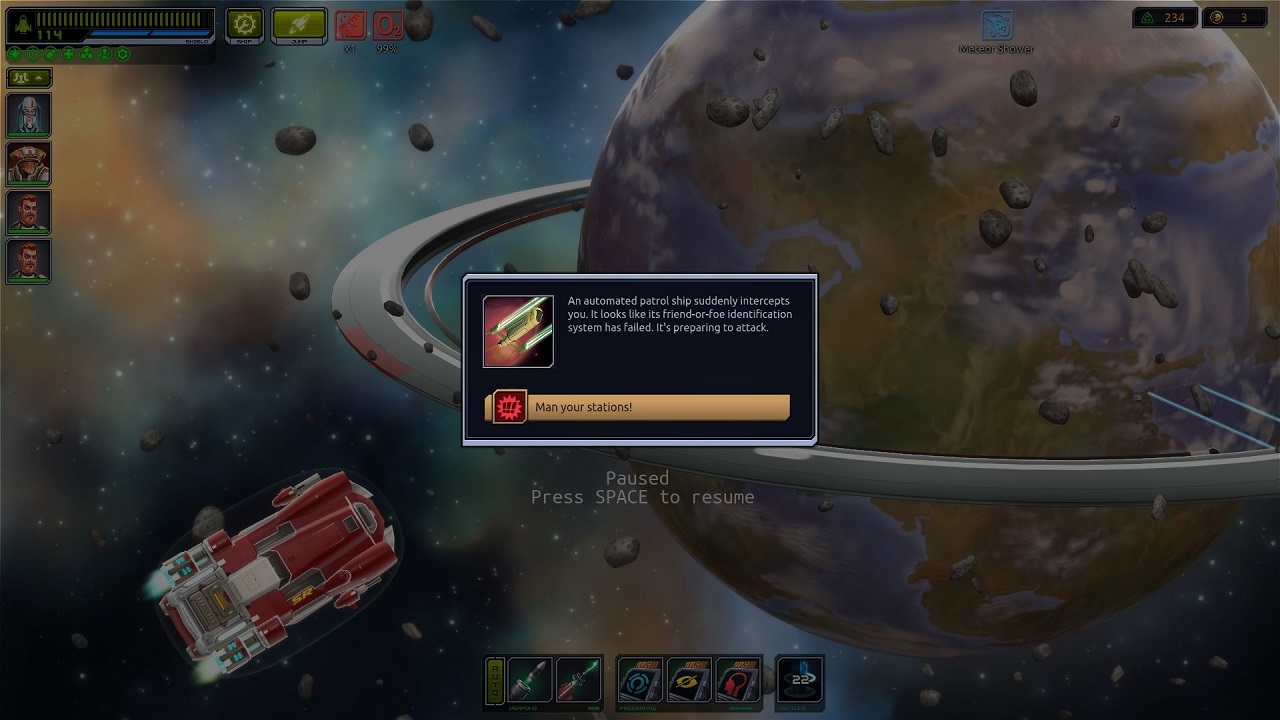Click the Meteor Shower hazard icon
This screenshot has height=720, width=1280.
(996, 26)
